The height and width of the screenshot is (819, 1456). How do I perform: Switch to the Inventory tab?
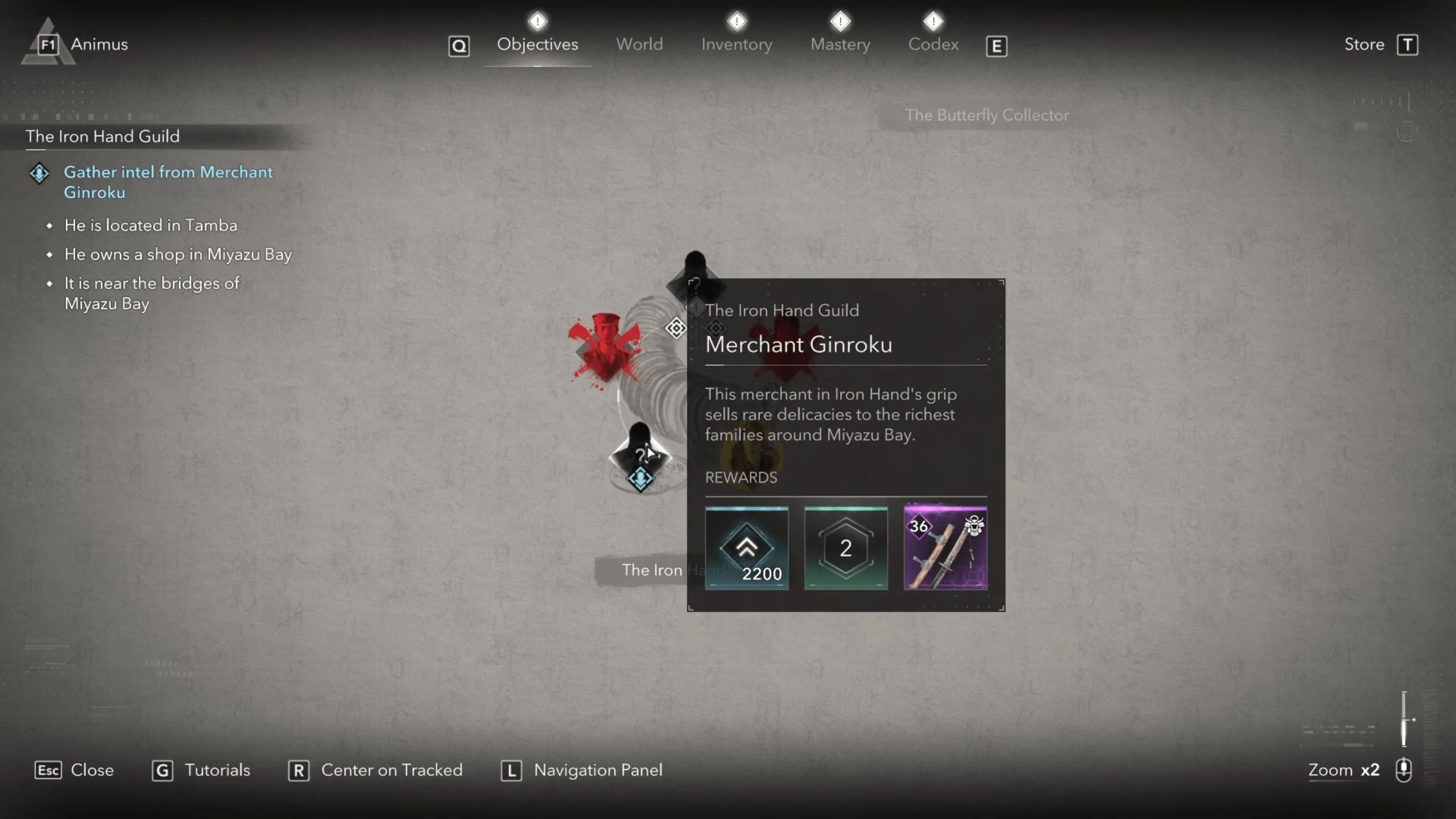[x=736, y=44]
